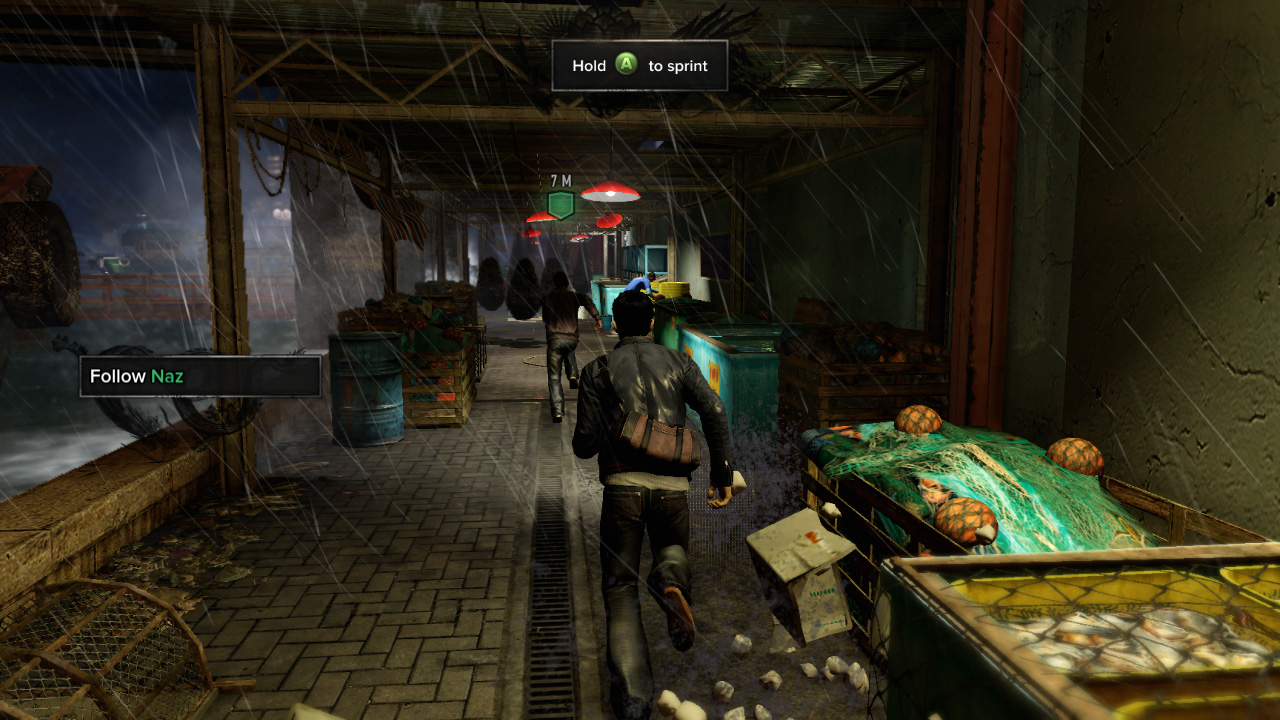Select the green shield waypoint marker
The height and width of the screenshot is (720, 1280).
click(x=561, y=205)
